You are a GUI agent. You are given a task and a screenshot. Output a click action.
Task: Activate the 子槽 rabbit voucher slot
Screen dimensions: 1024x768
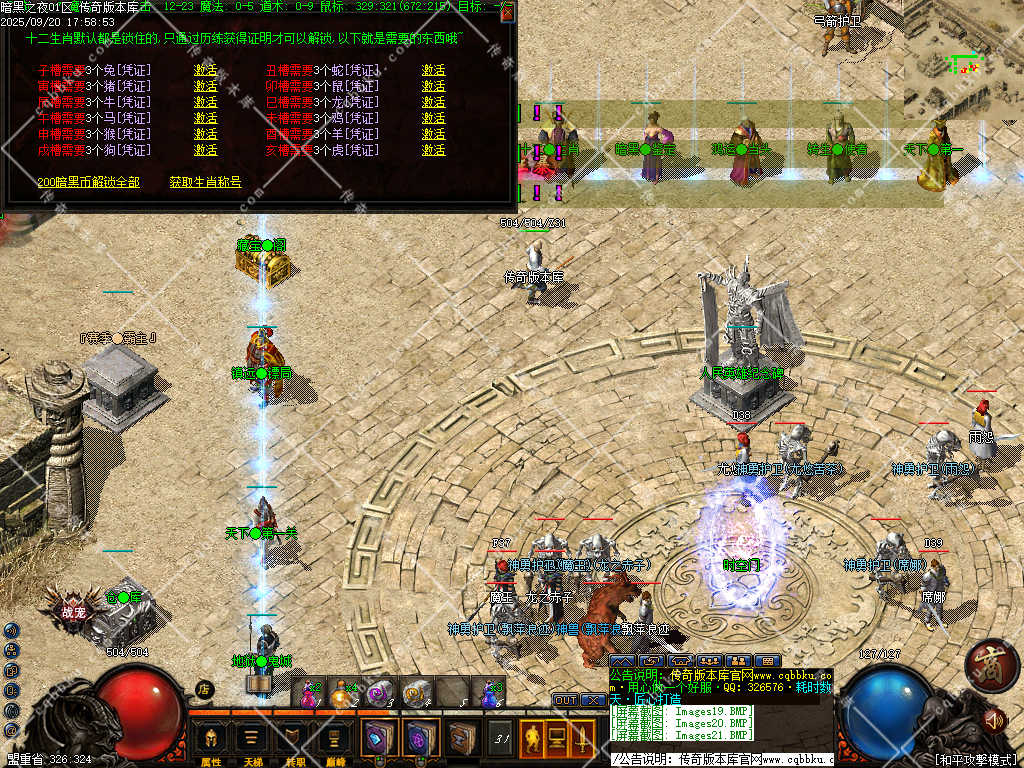pos(205,71)
